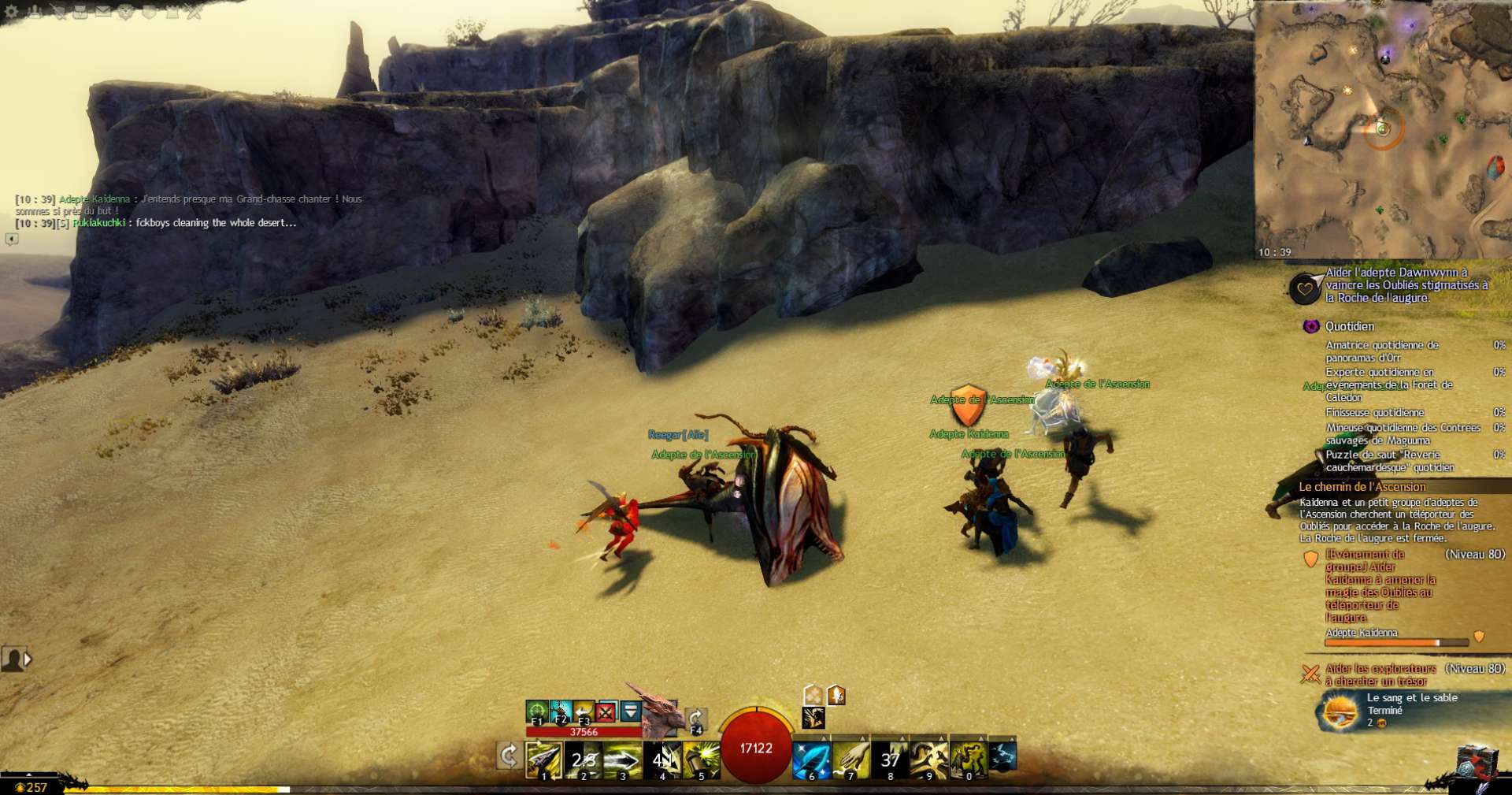The height and width of the screenshot is (795, 1512).
Task: Activate weapon skill 1 arrow shot
Action: coord(543,760)
